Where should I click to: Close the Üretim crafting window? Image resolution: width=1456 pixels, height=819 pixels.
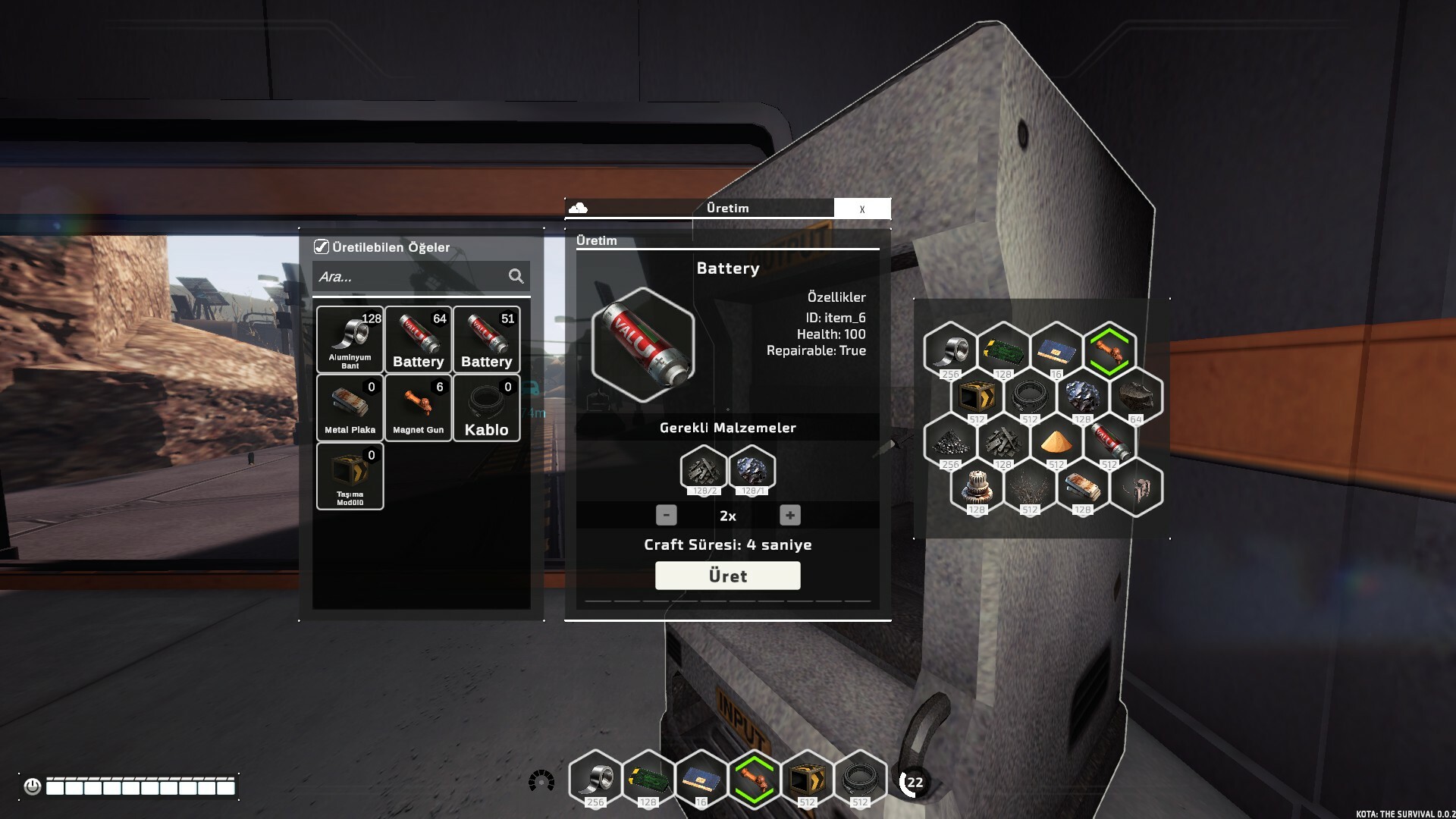coord(862,209)
